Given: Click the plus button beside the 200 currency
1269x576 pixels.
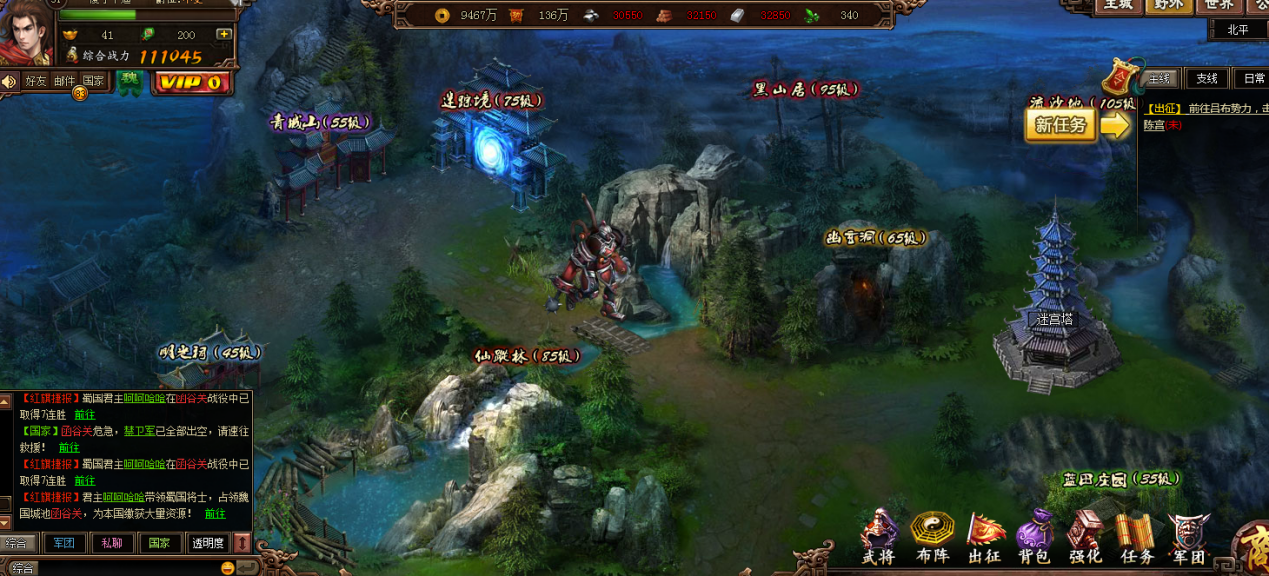Looking at the screenshot, I should point(223,35).
